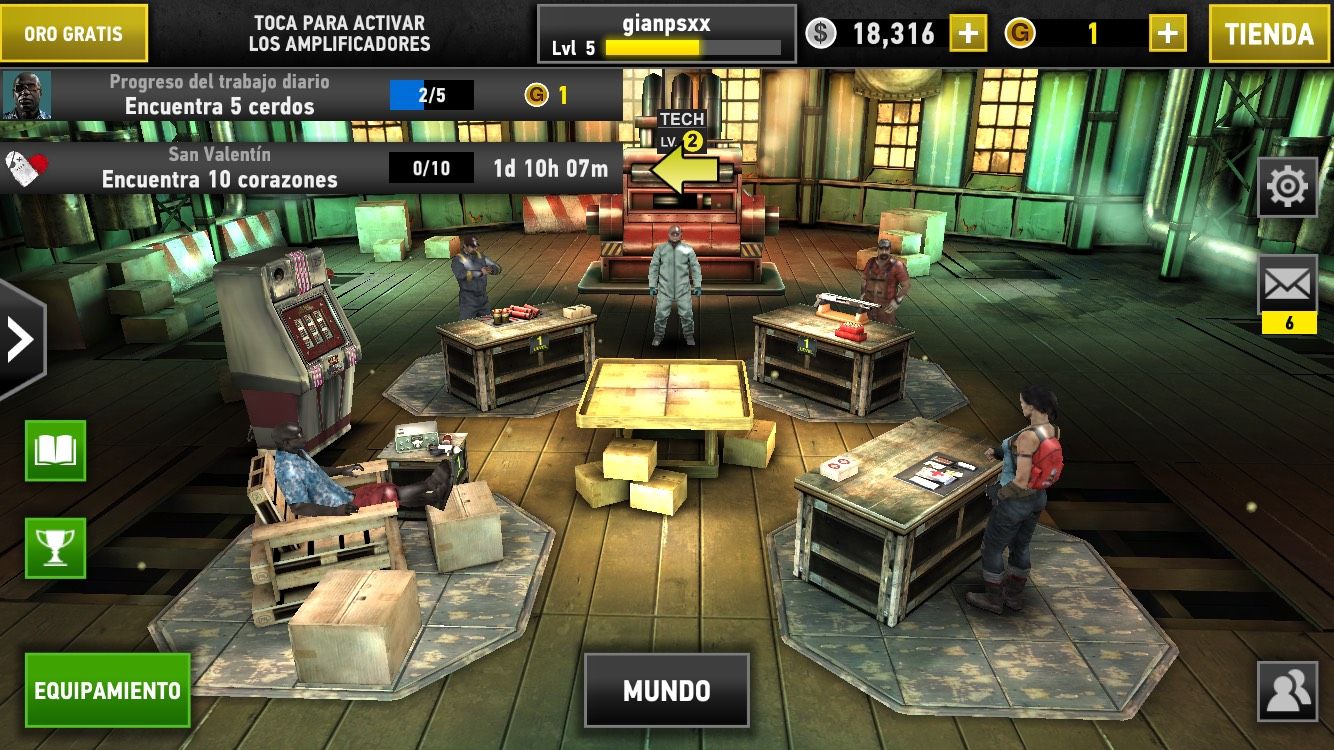
Task: Open the green book journal
Action: [55, 451]
